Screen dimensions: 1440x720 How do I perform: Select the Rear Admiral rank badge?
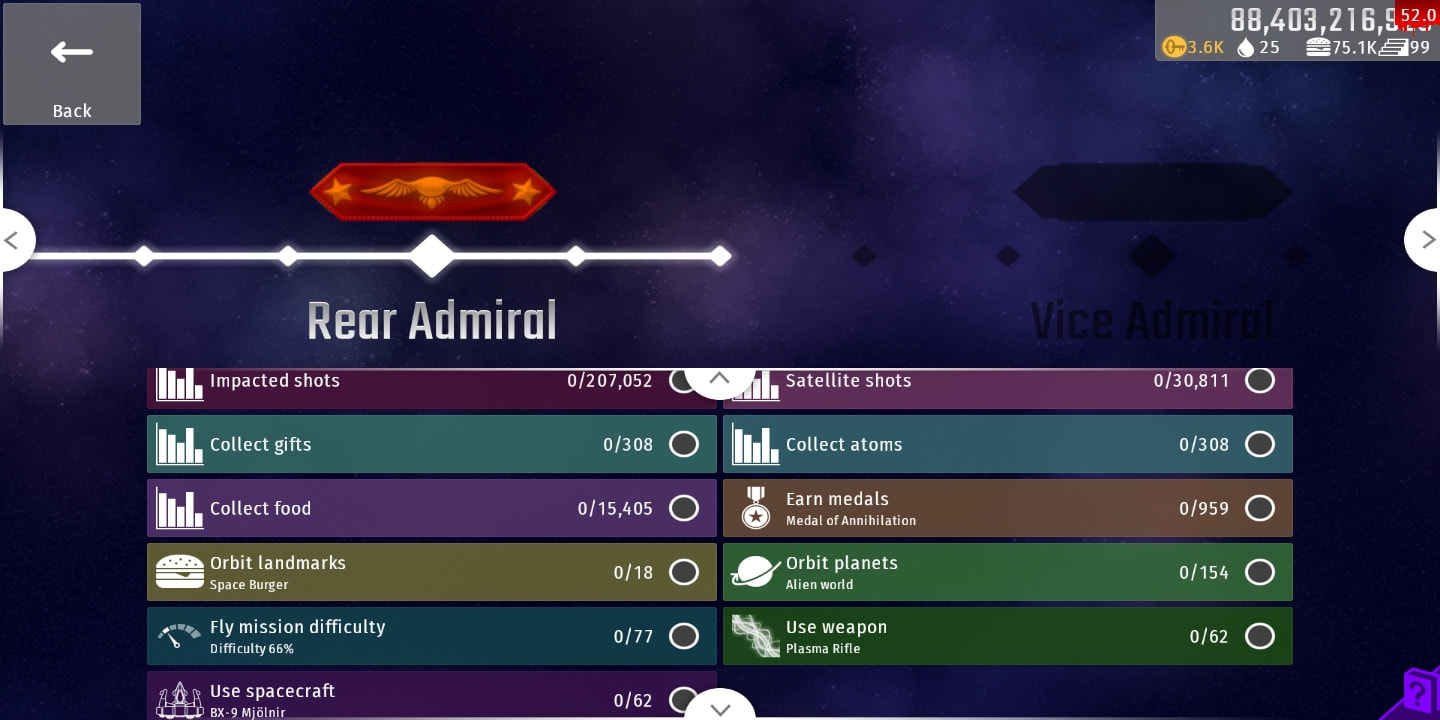click(432, 190)
